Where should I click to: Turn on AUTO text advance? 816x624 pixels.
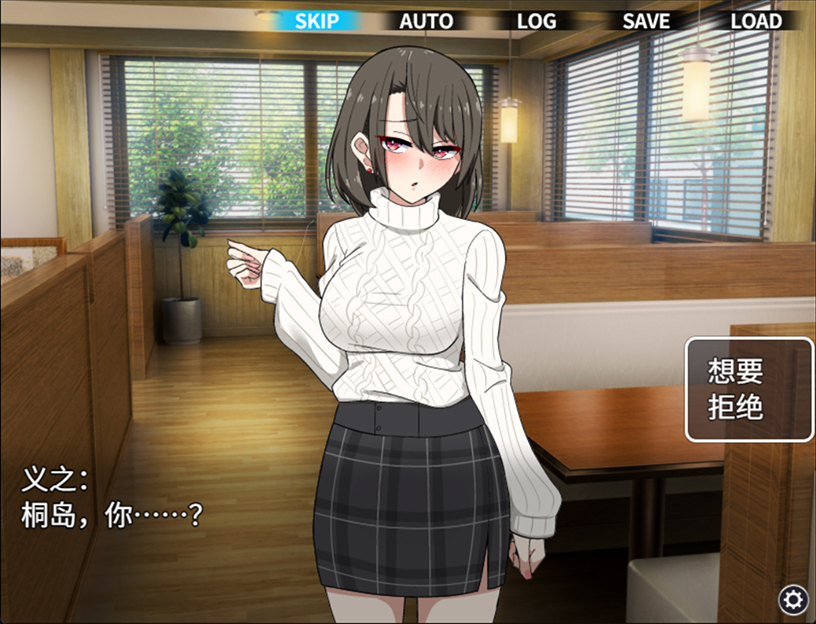(426, 20)
